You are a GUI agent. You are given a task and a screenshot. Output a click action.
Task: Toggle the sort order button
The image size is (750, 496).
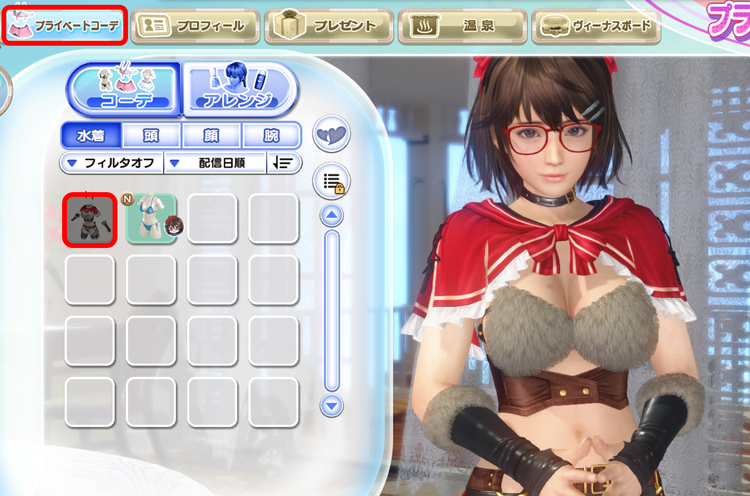pyautogui.click(x=284, y=163)
